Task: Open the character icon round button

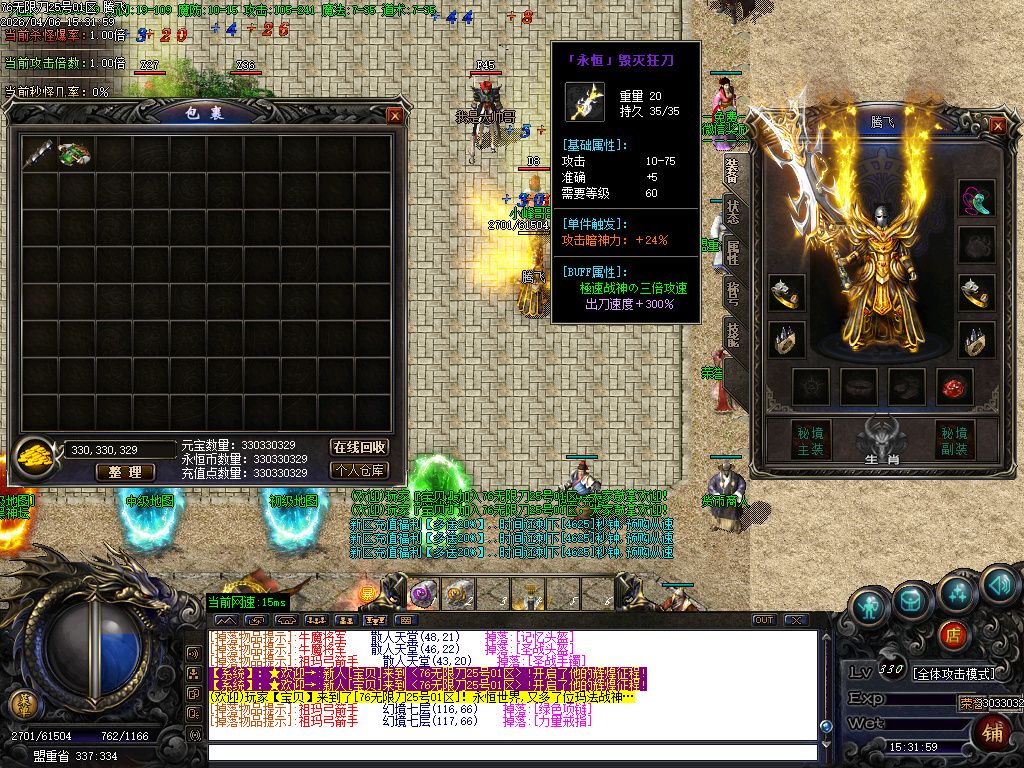Action: click(872, 608)
